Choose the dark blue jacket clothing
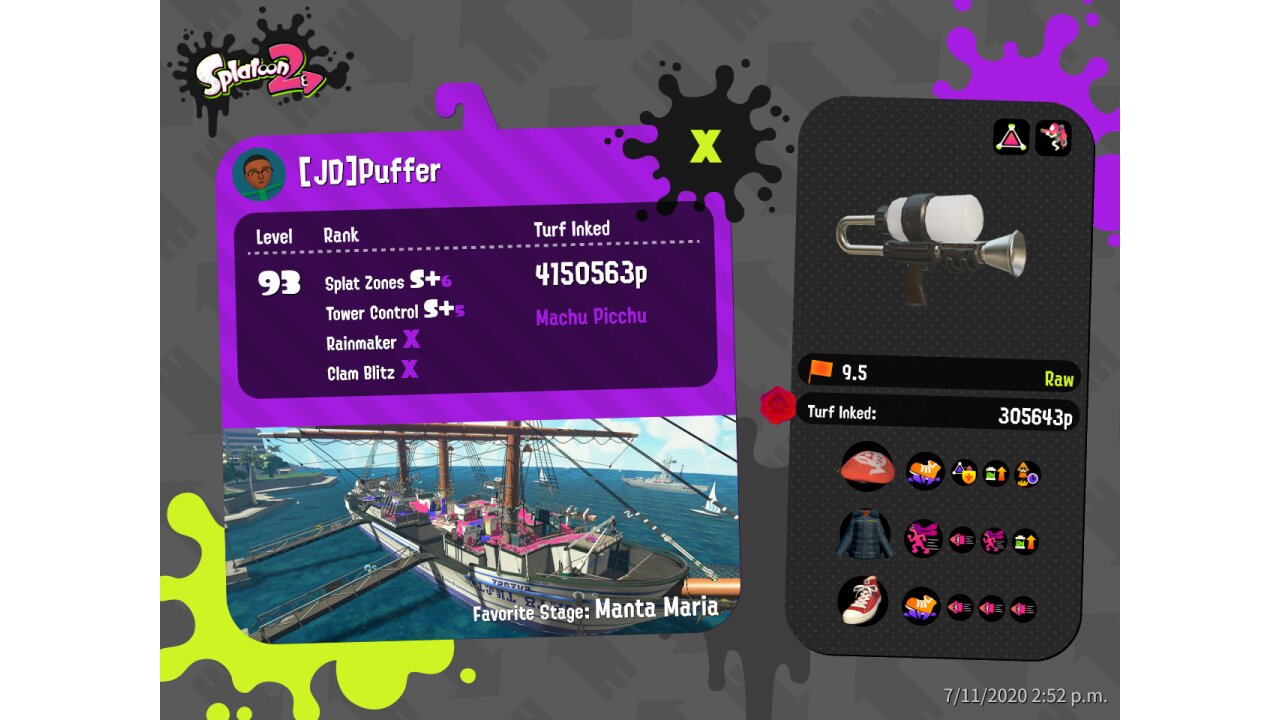 tap(863, 536)
